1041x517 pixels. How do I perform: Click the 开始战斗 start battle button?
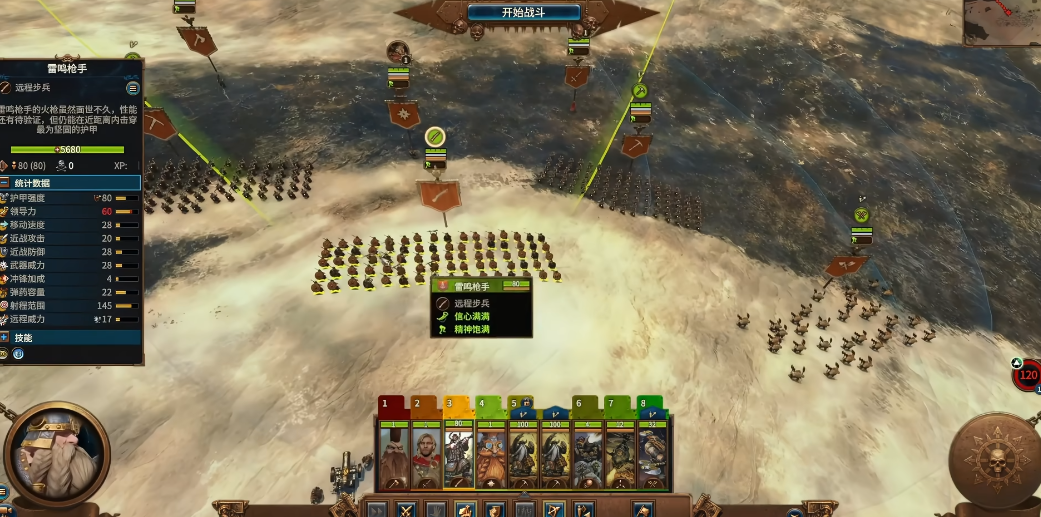click(x=525, y=13)
